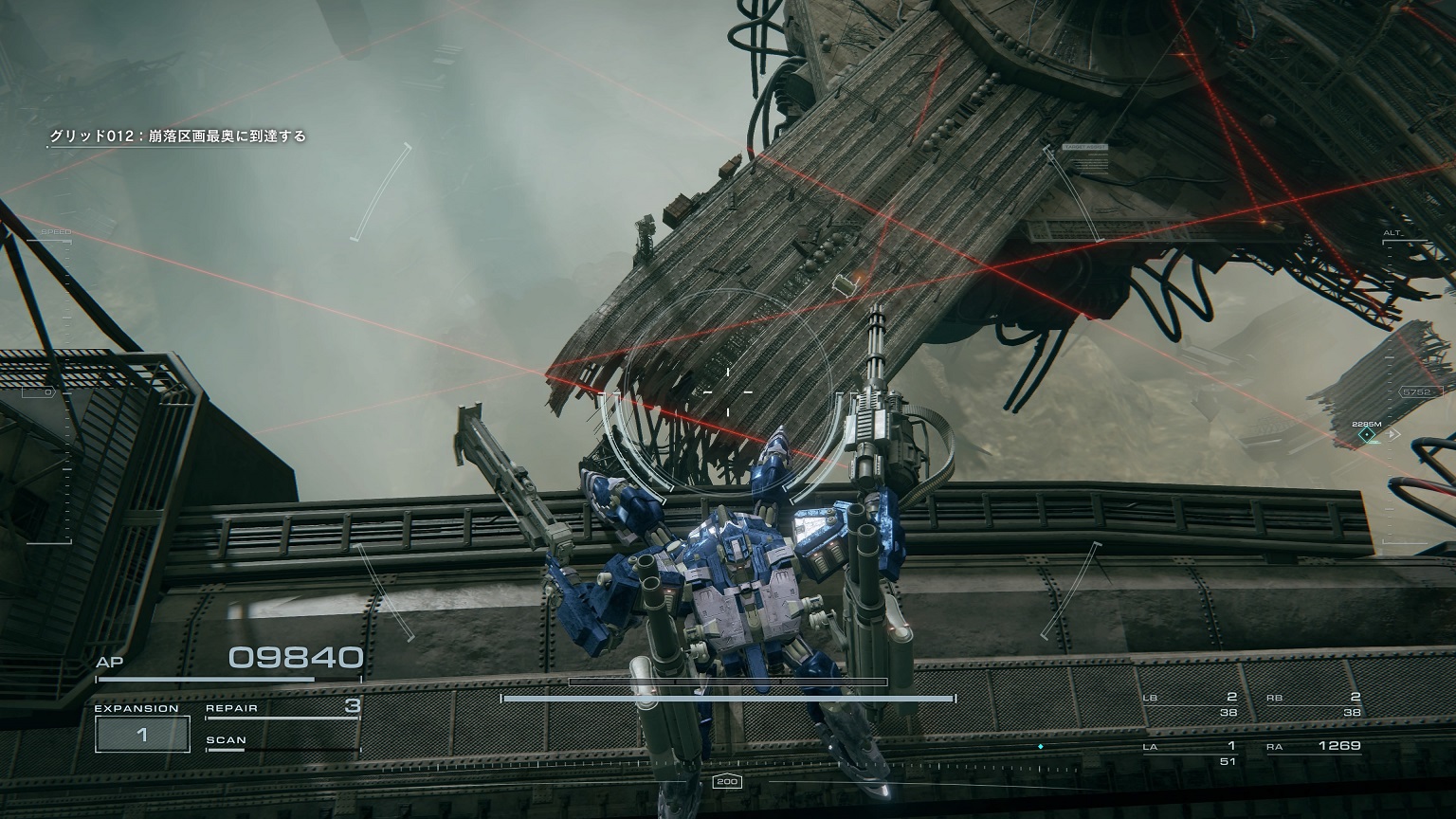
Task: Click the cyan 2285M objective marker diamond
Action: [x=1366, y=436]
